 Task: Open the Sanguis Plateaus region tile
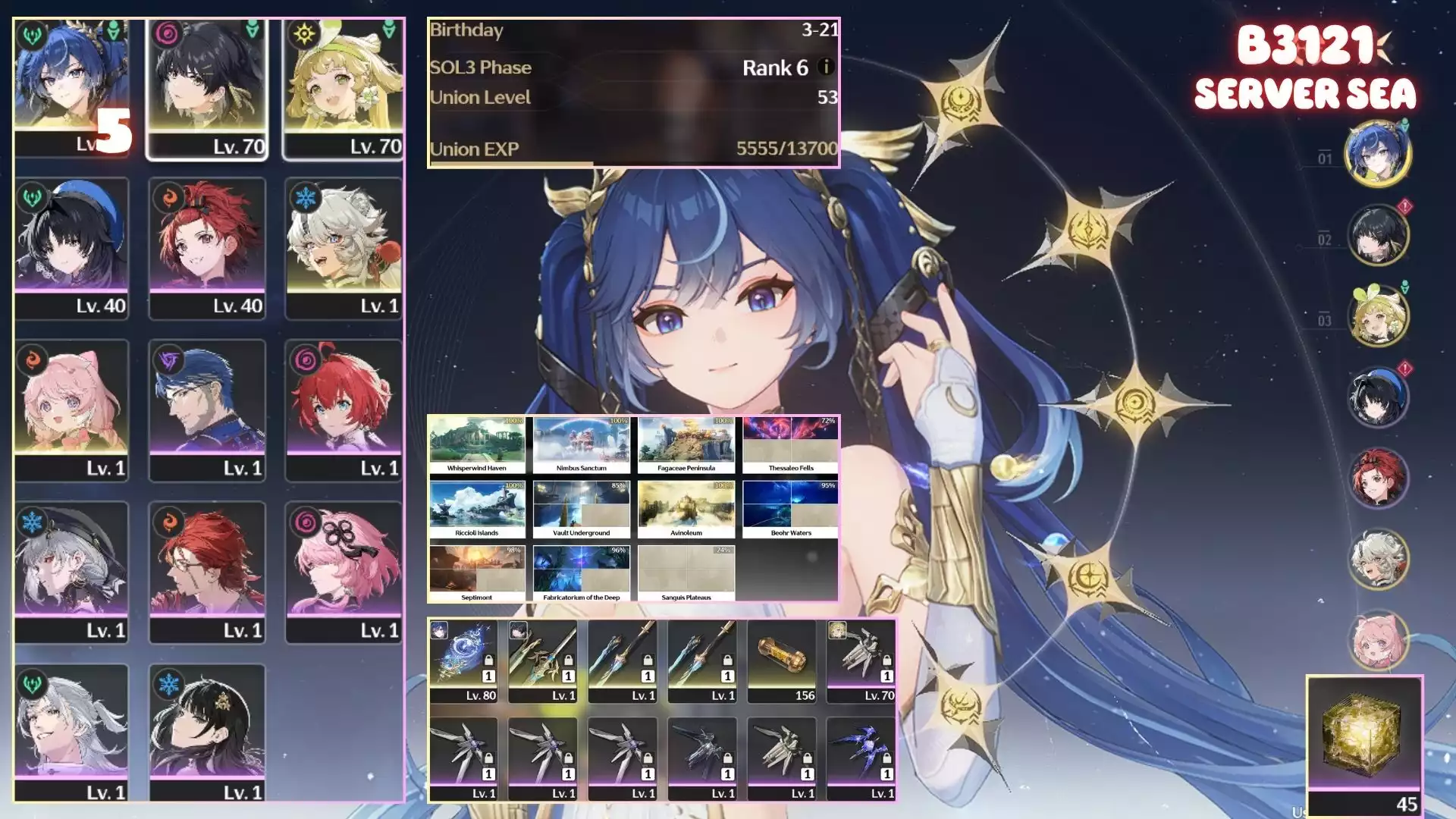(686, 574)
